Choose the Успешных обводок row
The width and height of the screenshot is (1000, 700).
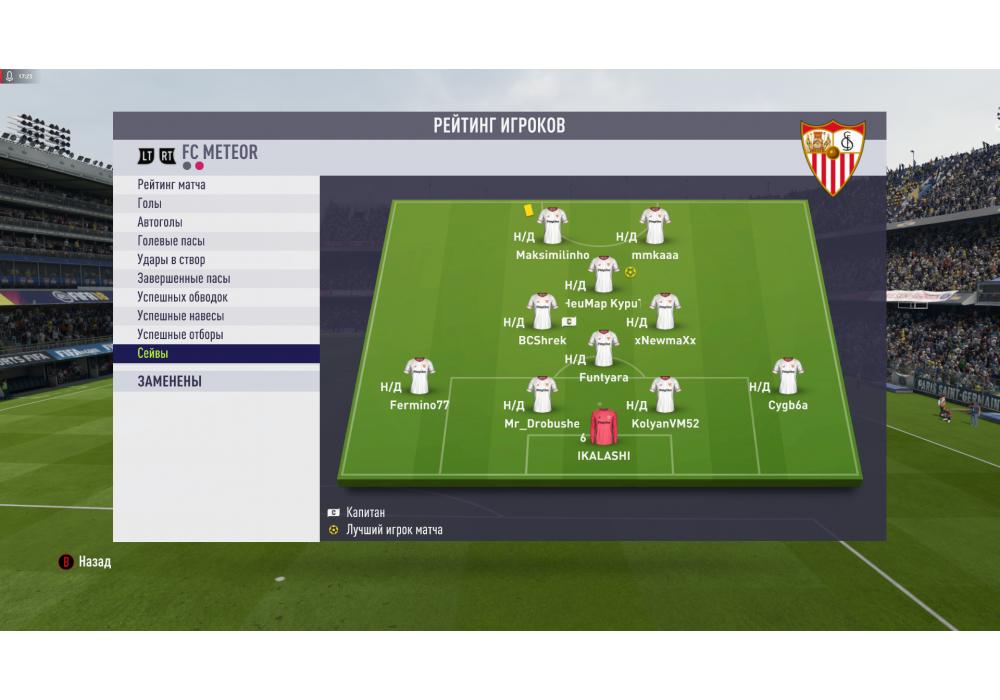215,297
